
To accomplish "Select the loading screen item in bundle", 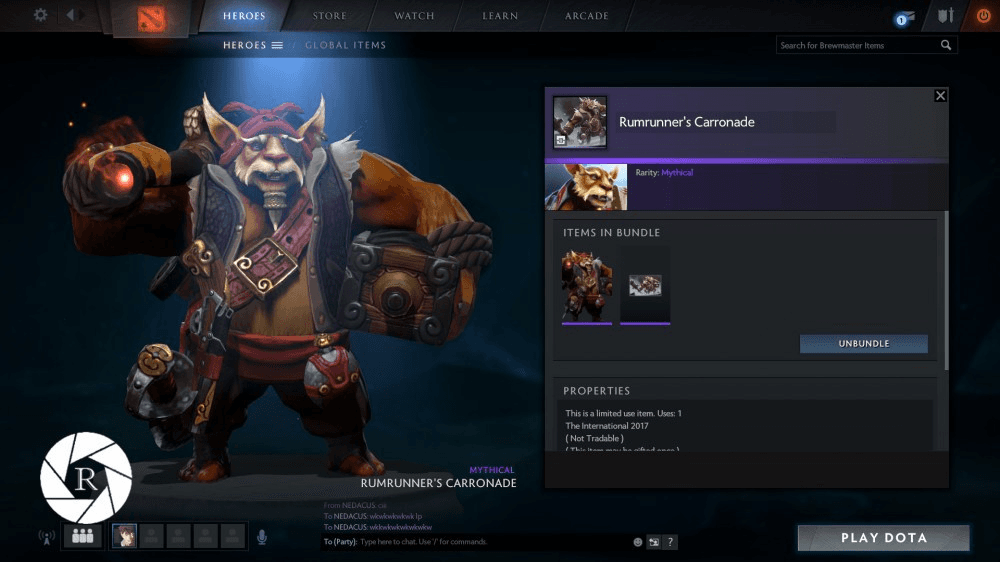I will 645,285.
